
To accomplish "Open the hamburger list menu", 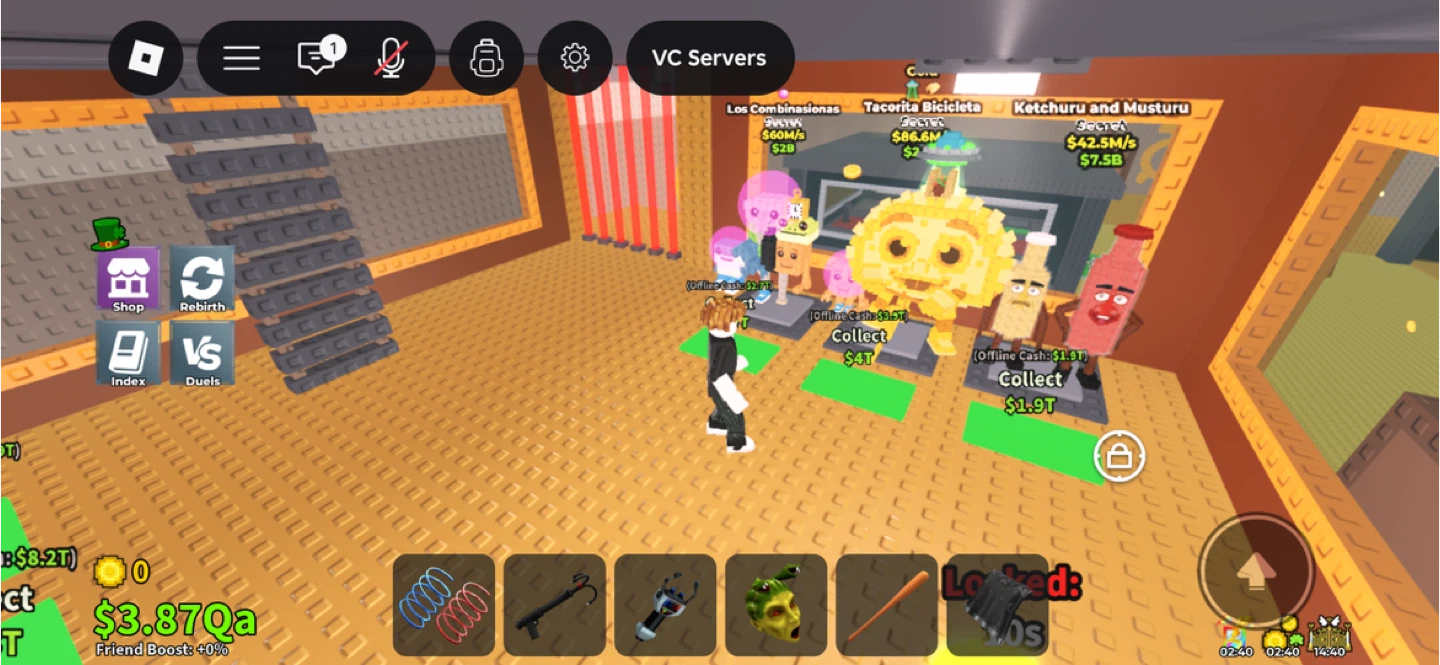I will pos(241,58).
